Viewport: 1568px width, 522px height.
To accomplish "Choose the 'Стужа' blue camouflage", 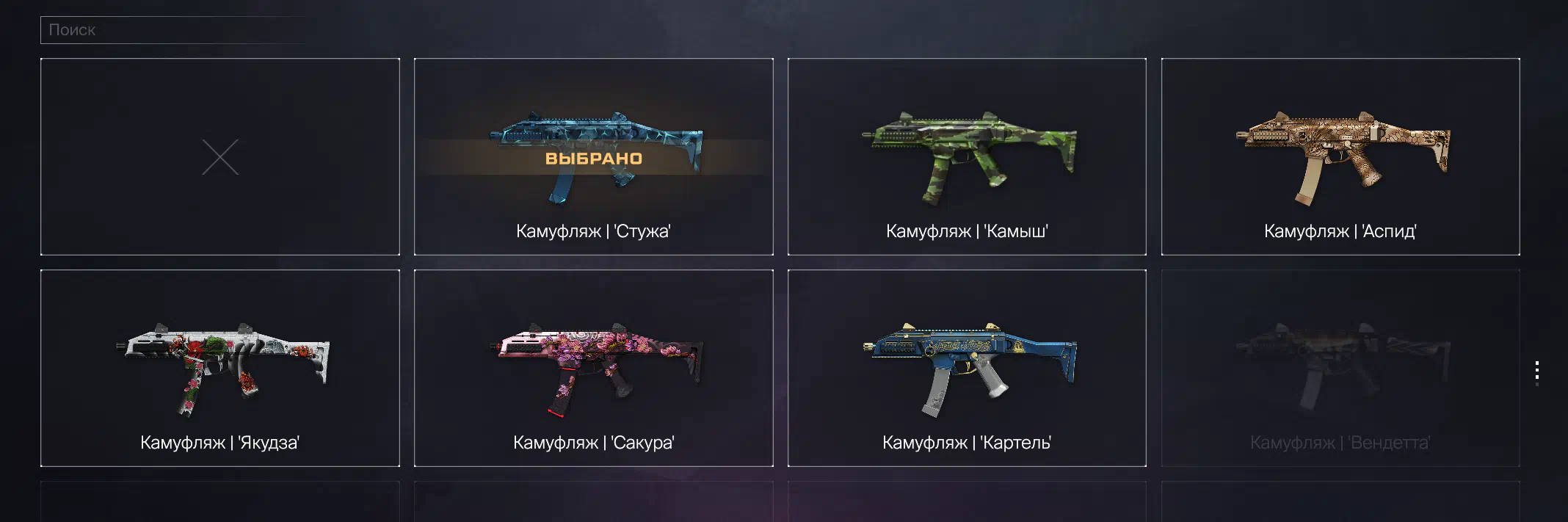I will click(593, 156).
